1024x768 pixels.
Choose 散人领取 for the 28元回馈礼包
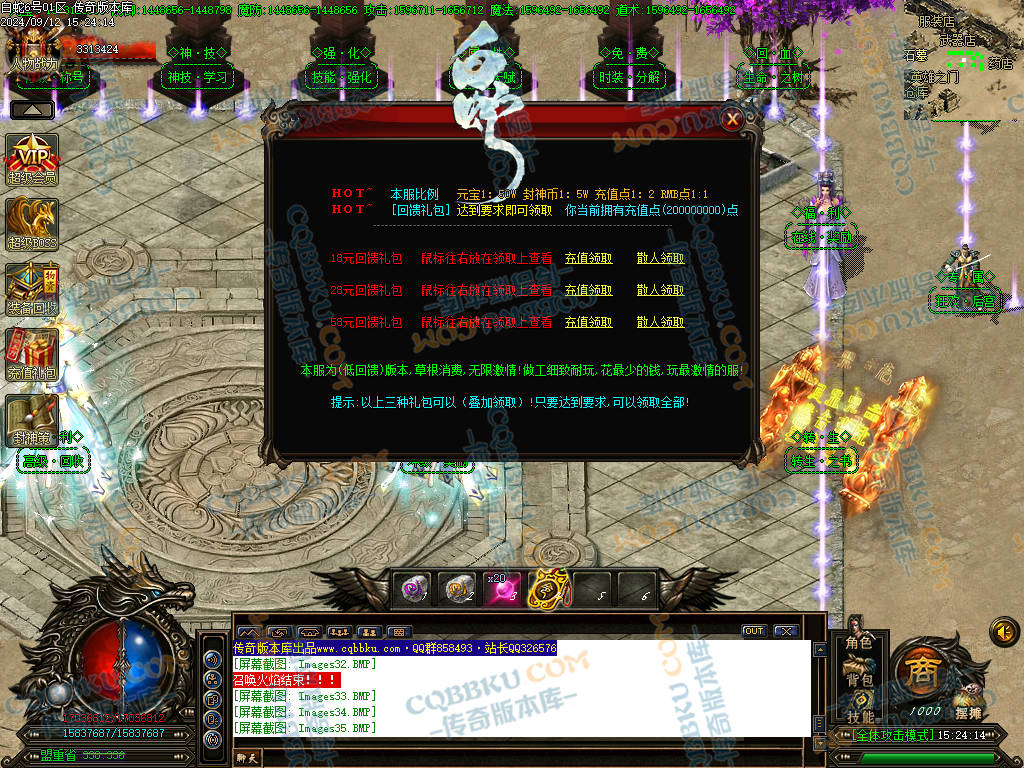pos(660,290)
